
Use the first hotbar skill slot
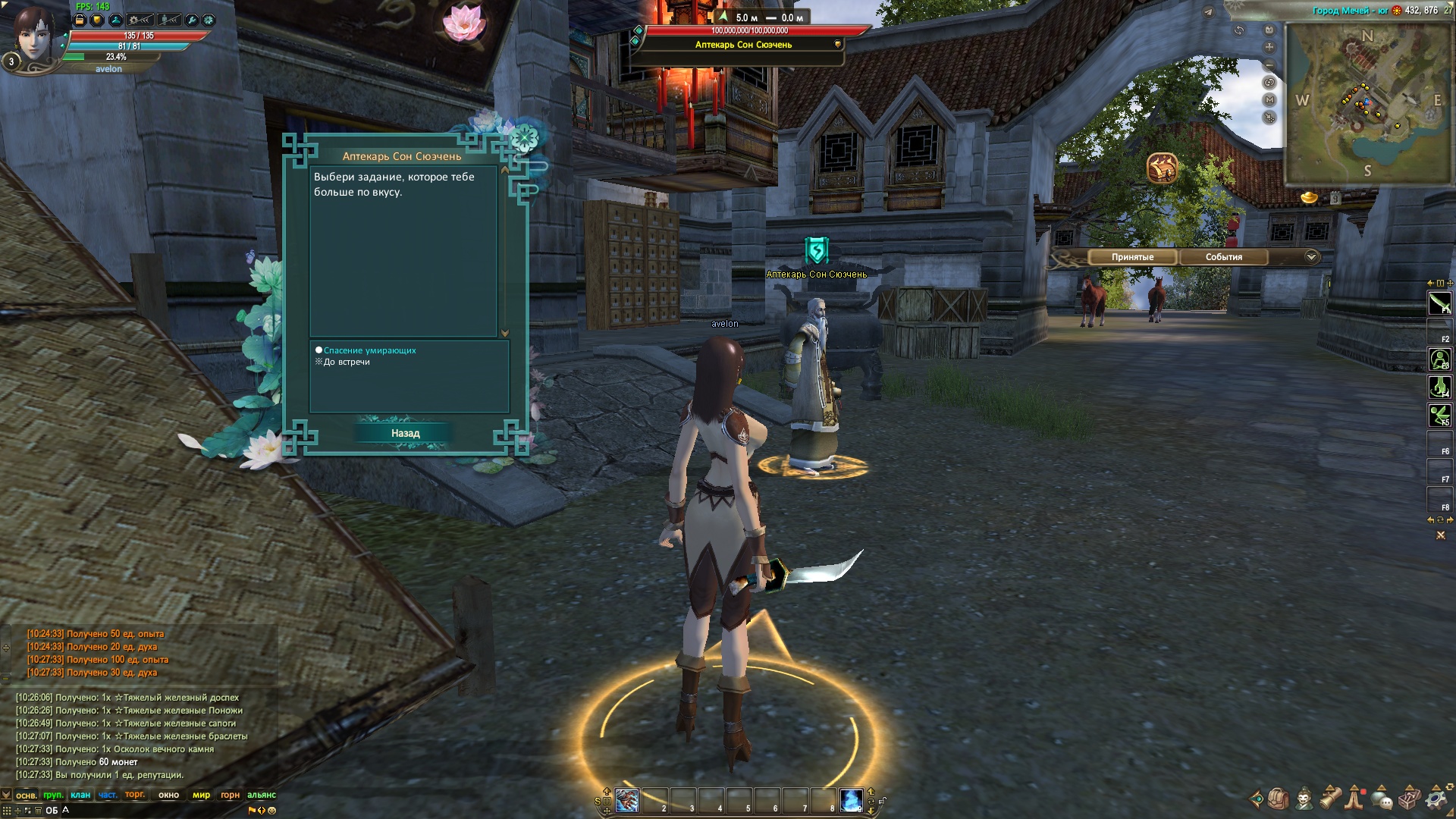click(x=627, y=800)
